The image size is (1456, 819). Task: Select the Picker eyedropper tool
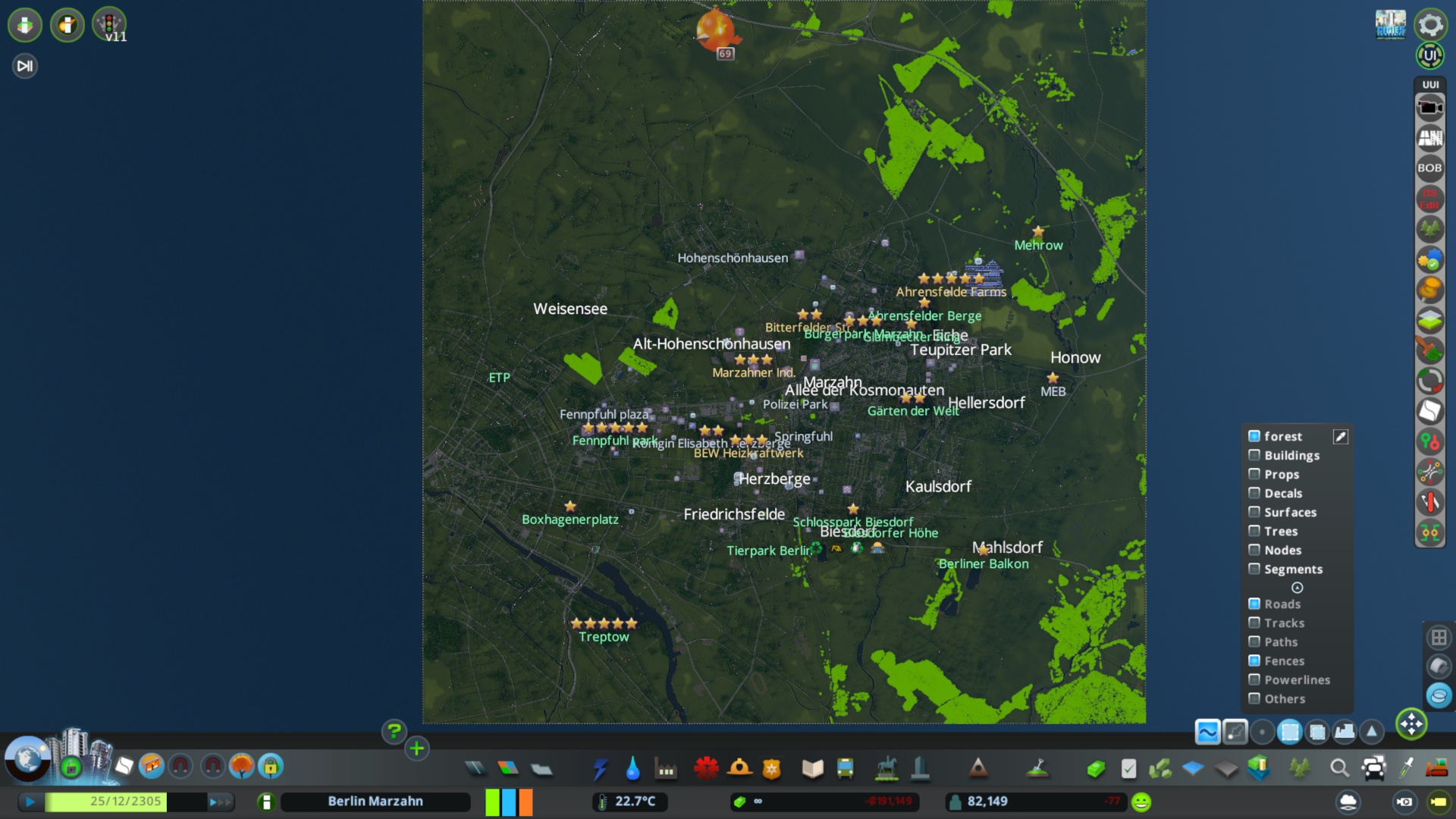tap(1404, 768)
